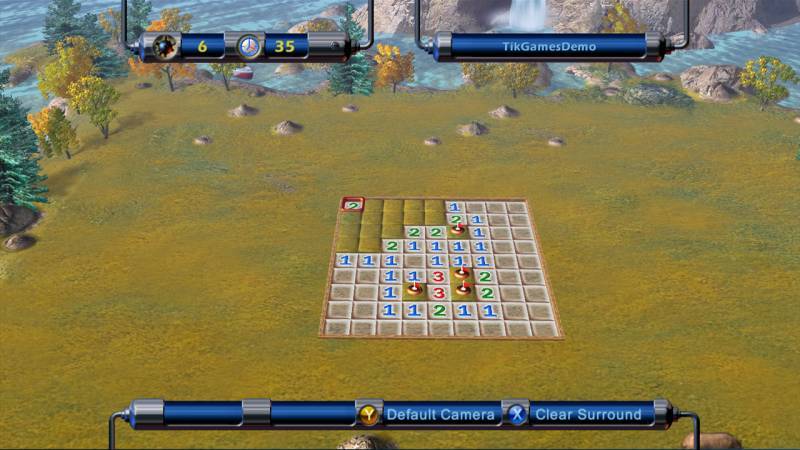800x450 pixels.
Task: Pick the green 2 tile between two blue 1s
Action: click(439, 310)
